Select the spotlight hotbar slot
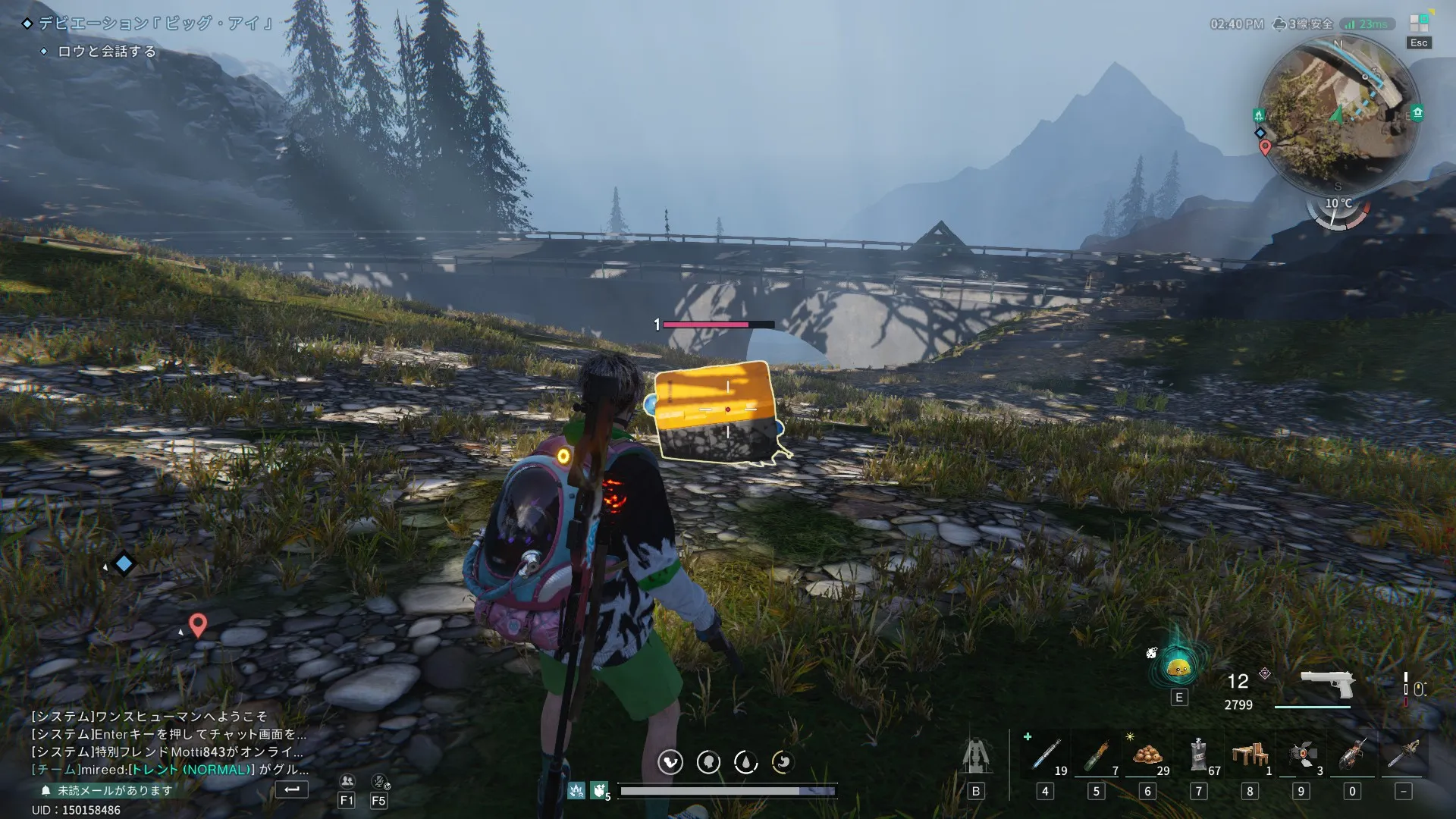This screenshot has width=1456, height=819. pos(1301,755)
